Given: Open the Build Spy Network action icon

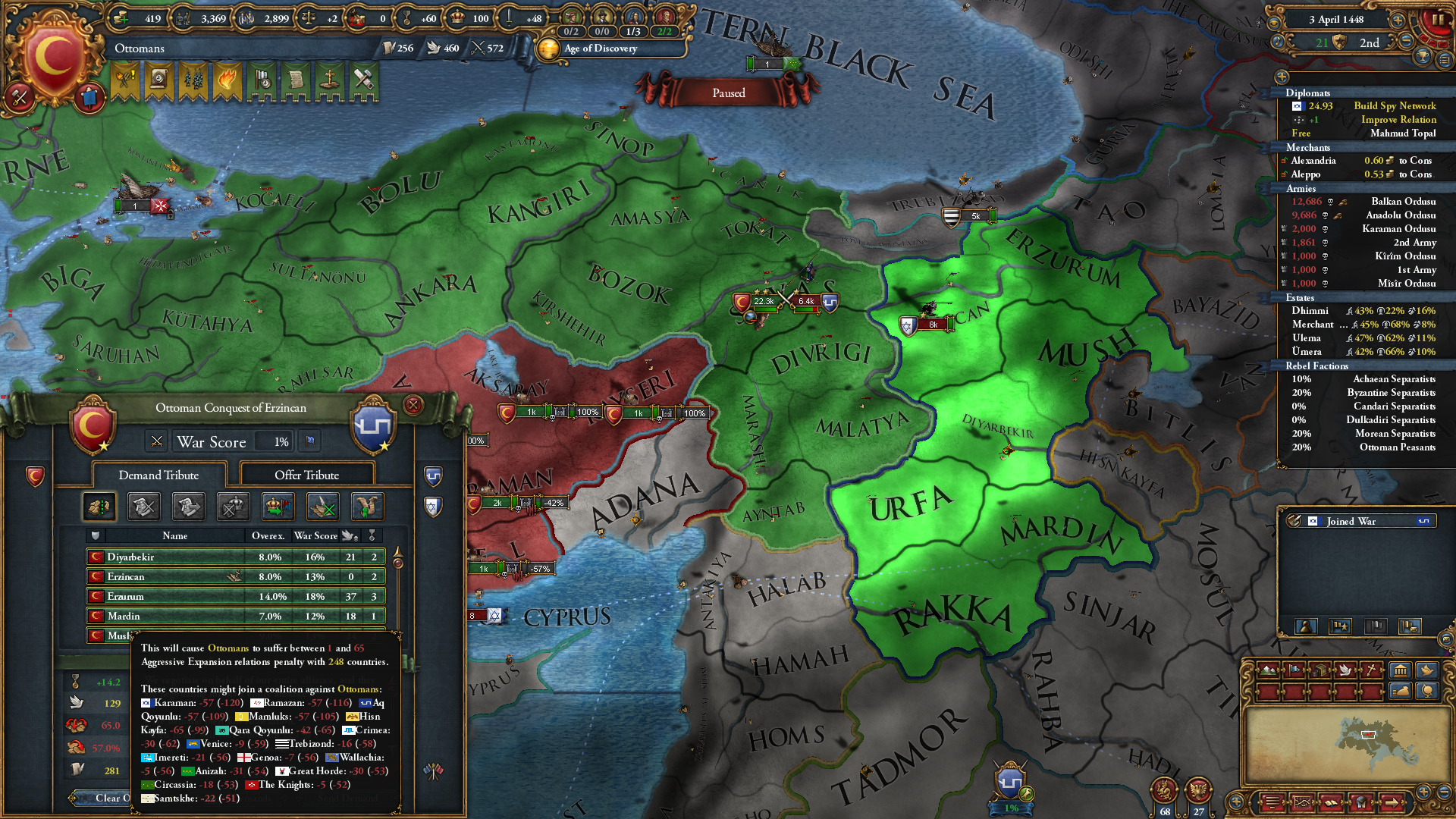Looking at the screenshot, I should tap(1298, 106).
